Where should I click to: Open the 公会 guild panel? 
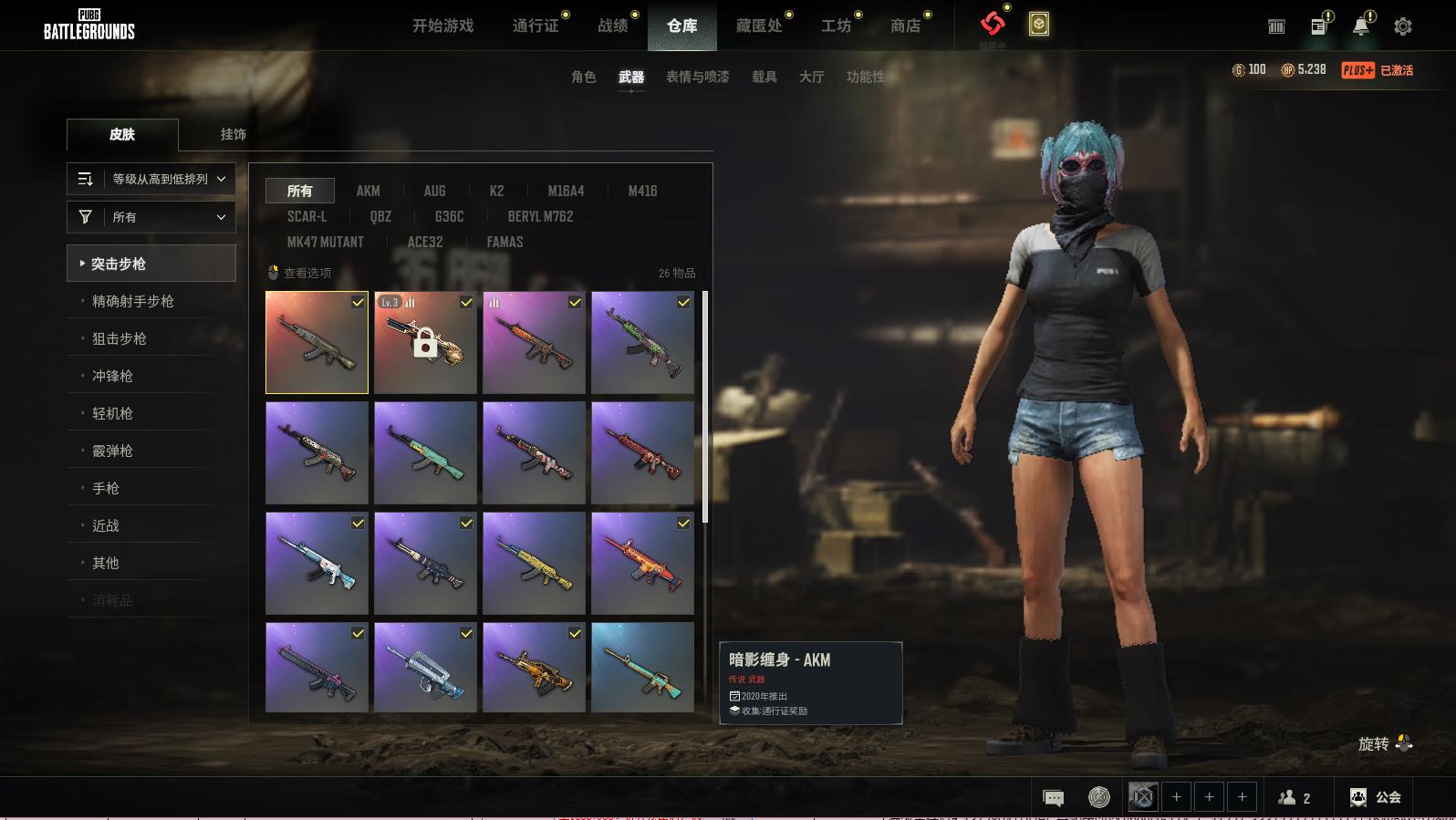[x=1376, y=797]
